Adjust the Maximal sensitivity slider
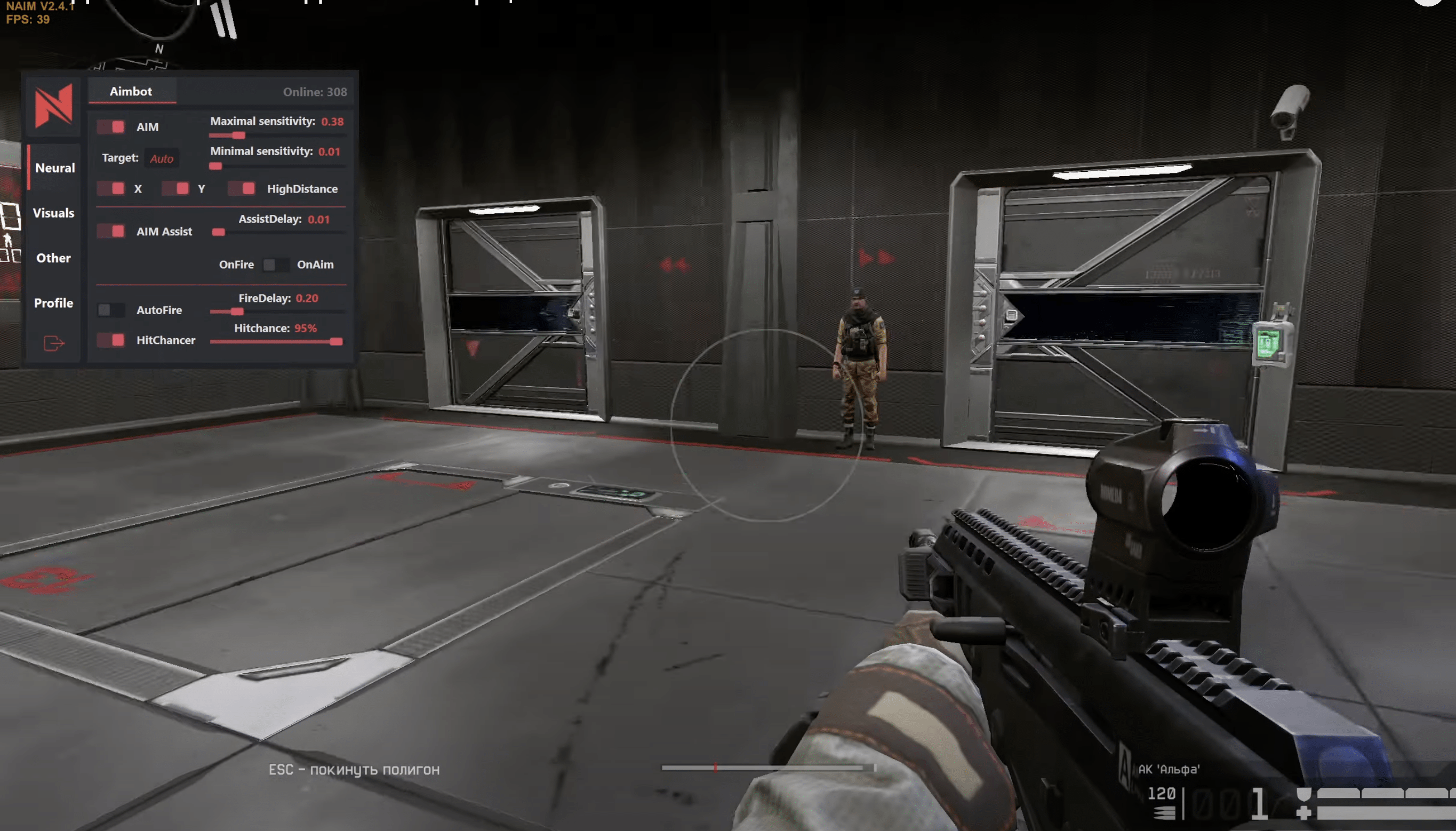 [x=238, y=135]
